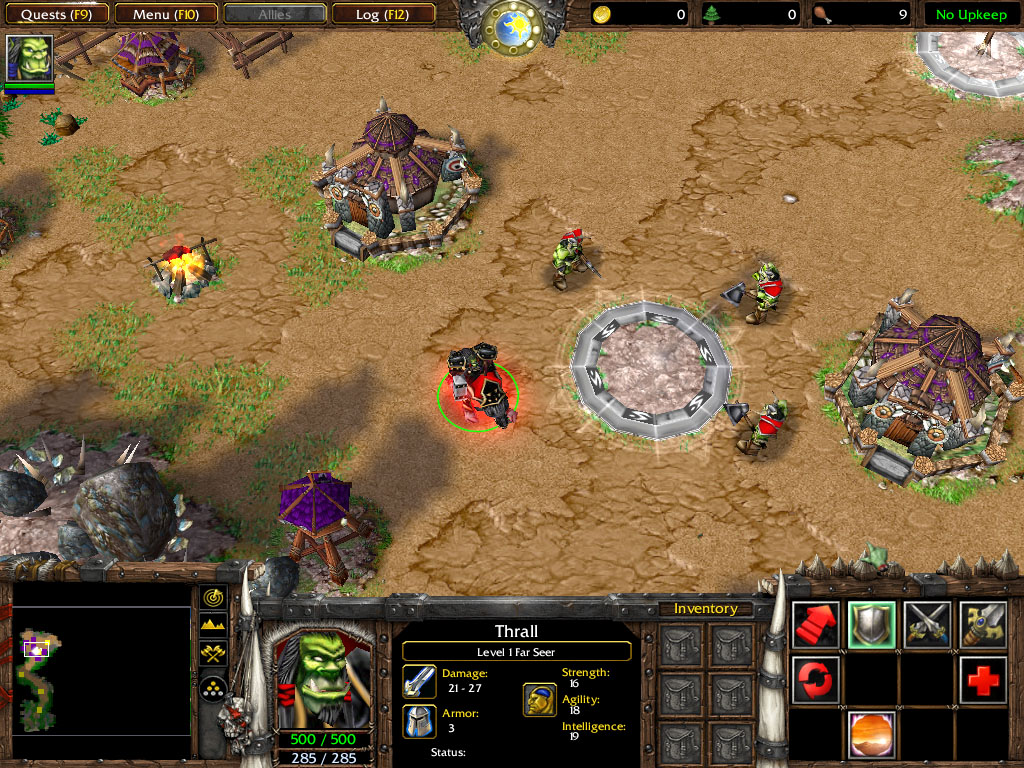
Task: Choose the Move command arrow
Action: tap(815, 625)
